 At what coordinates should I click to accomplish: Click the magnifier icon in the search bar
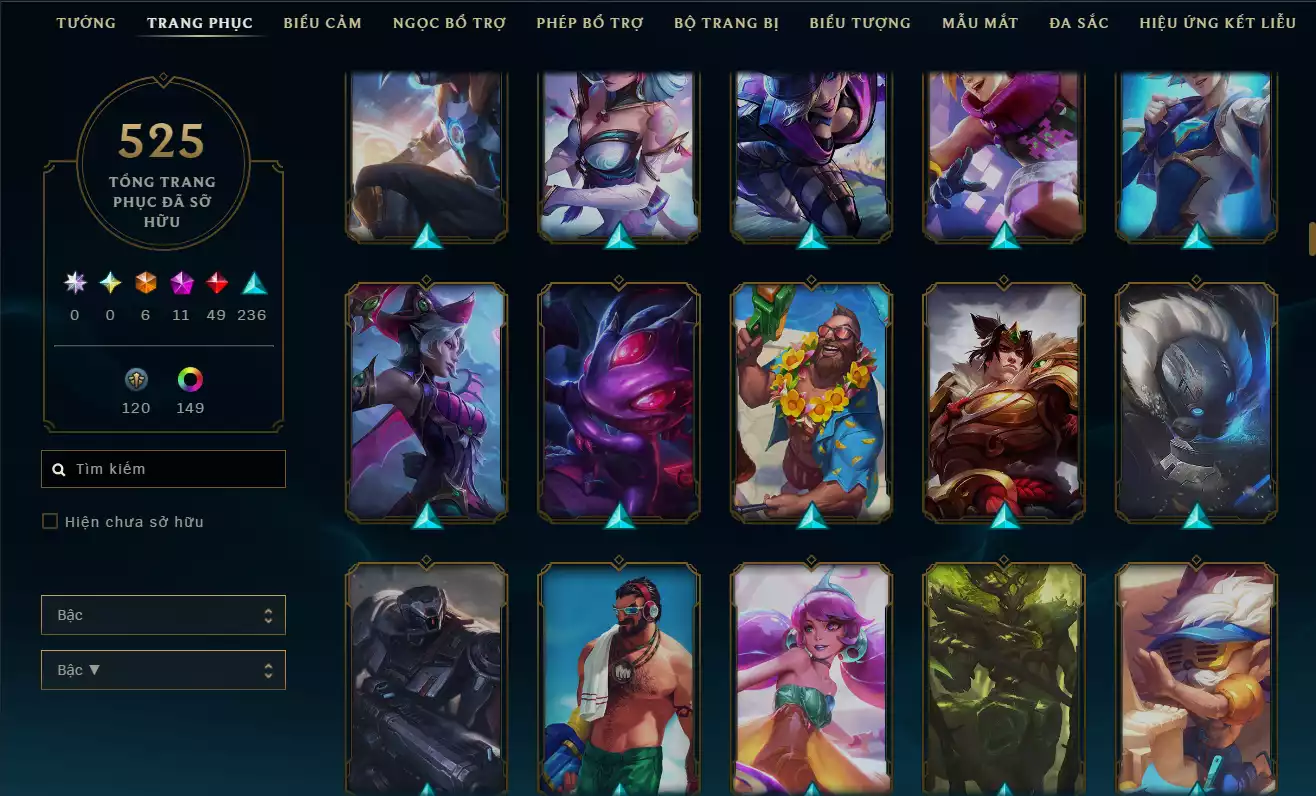pyautogui.click(x=57, y=468)
